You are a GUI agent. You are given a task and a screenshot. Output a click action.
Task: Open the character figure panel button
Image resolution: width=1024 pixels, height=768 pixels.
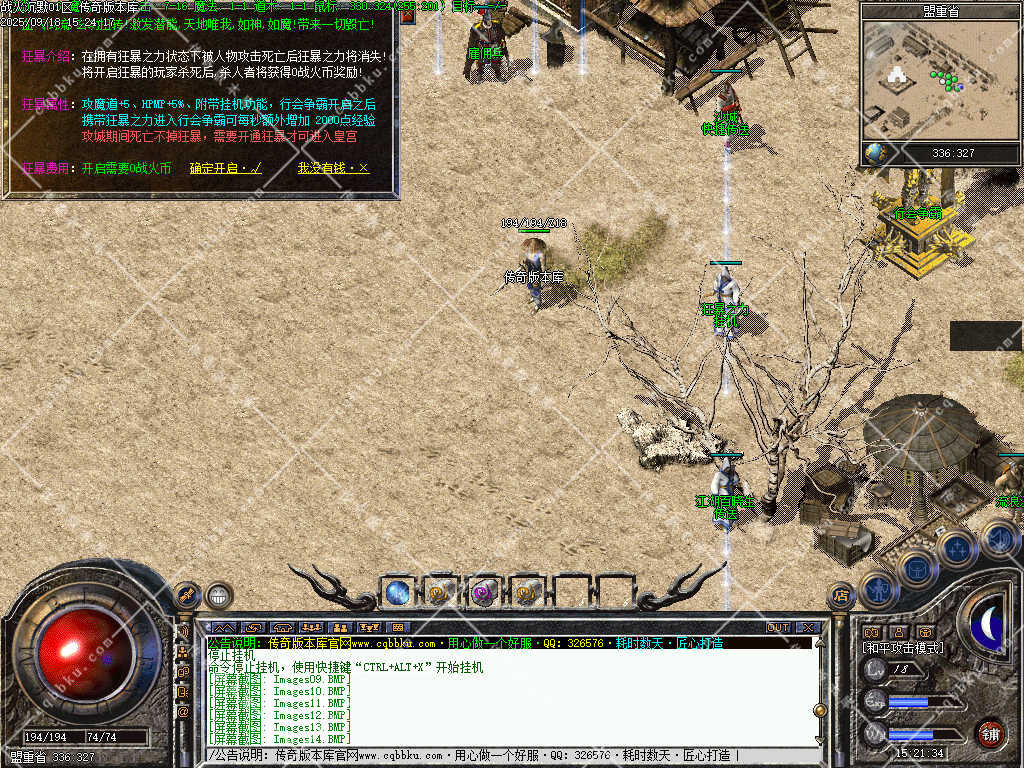click(878, 589)
